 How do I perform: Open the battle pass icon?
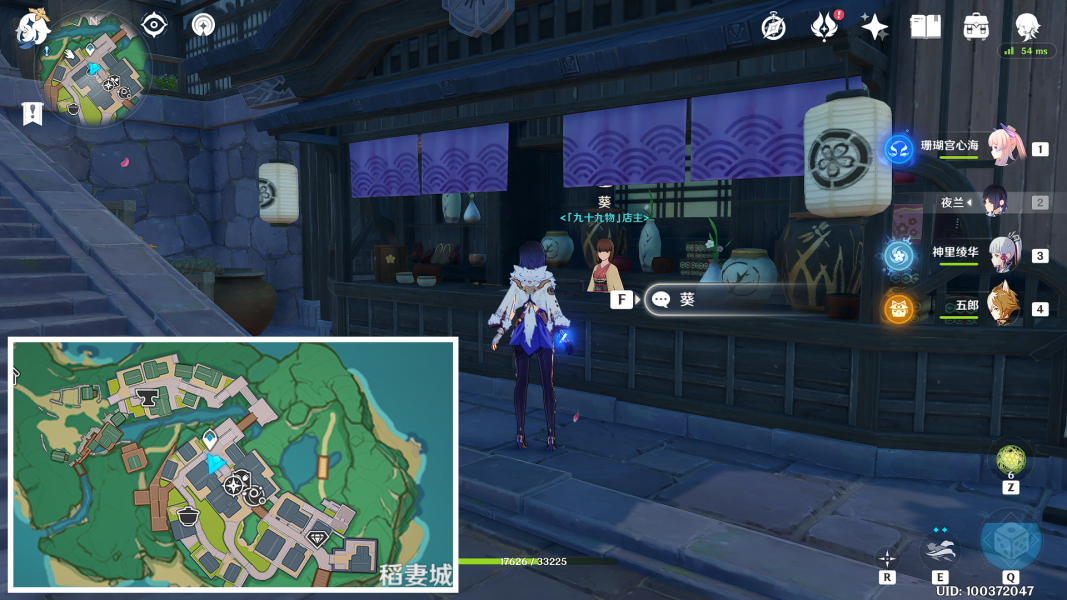tap(823, 27)
